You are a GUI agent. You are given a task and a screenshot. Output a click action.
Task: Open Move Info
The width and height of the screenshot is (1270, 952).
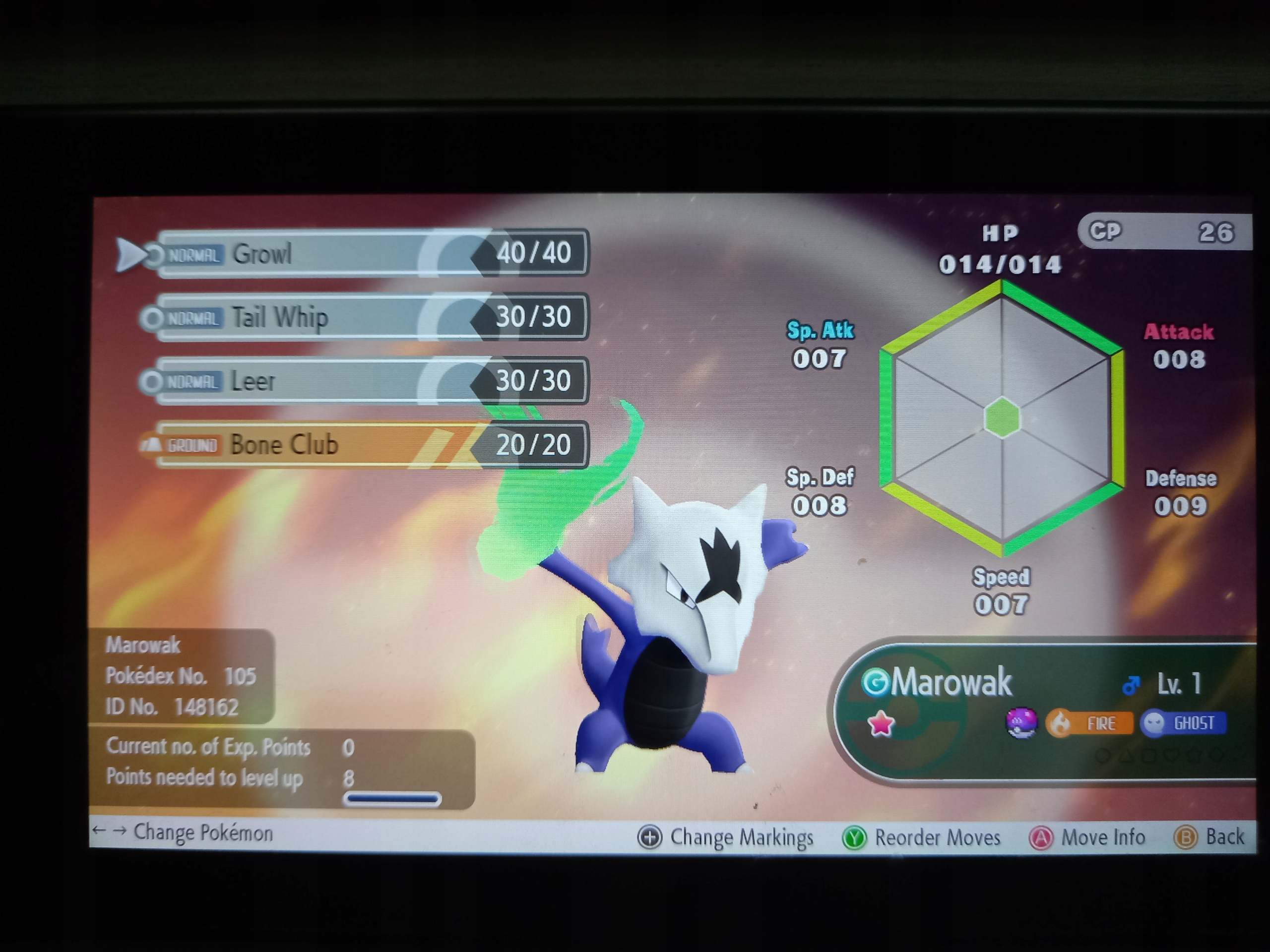click(x=1088, y=836)
